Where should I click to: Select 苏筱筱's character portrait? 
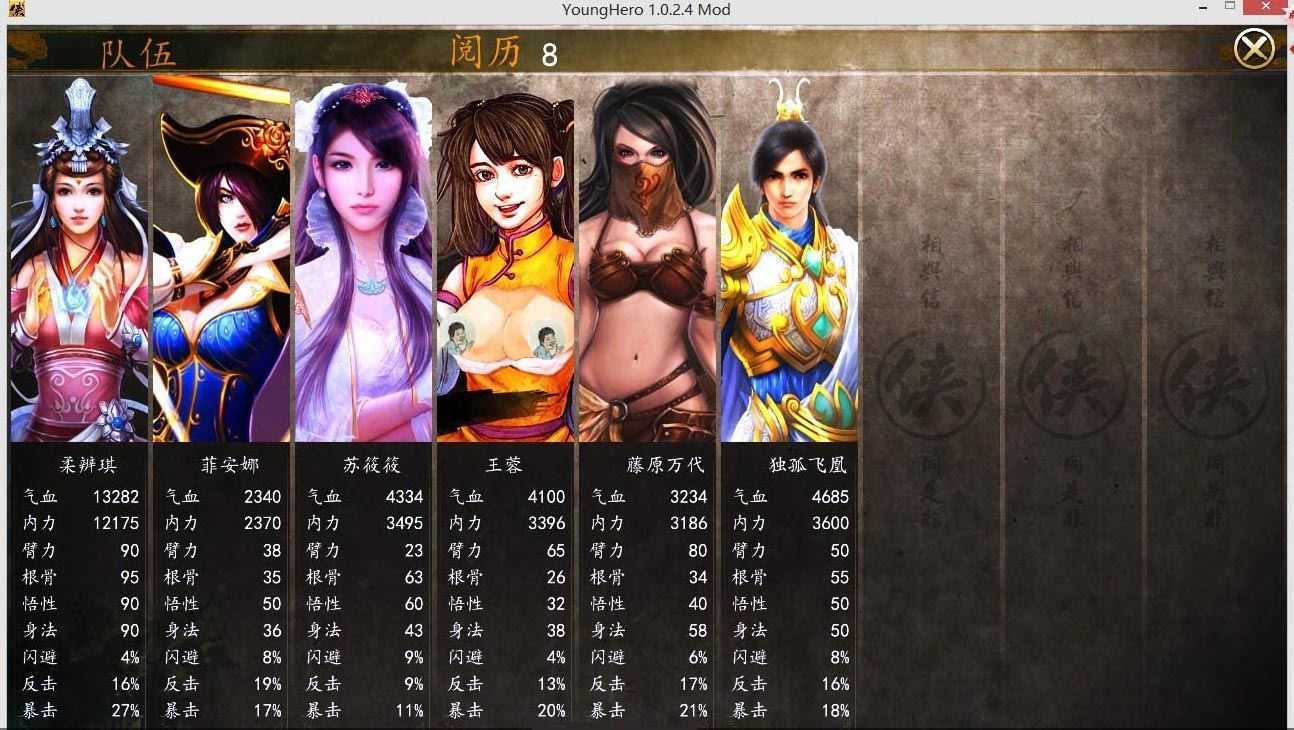point(363,260)
